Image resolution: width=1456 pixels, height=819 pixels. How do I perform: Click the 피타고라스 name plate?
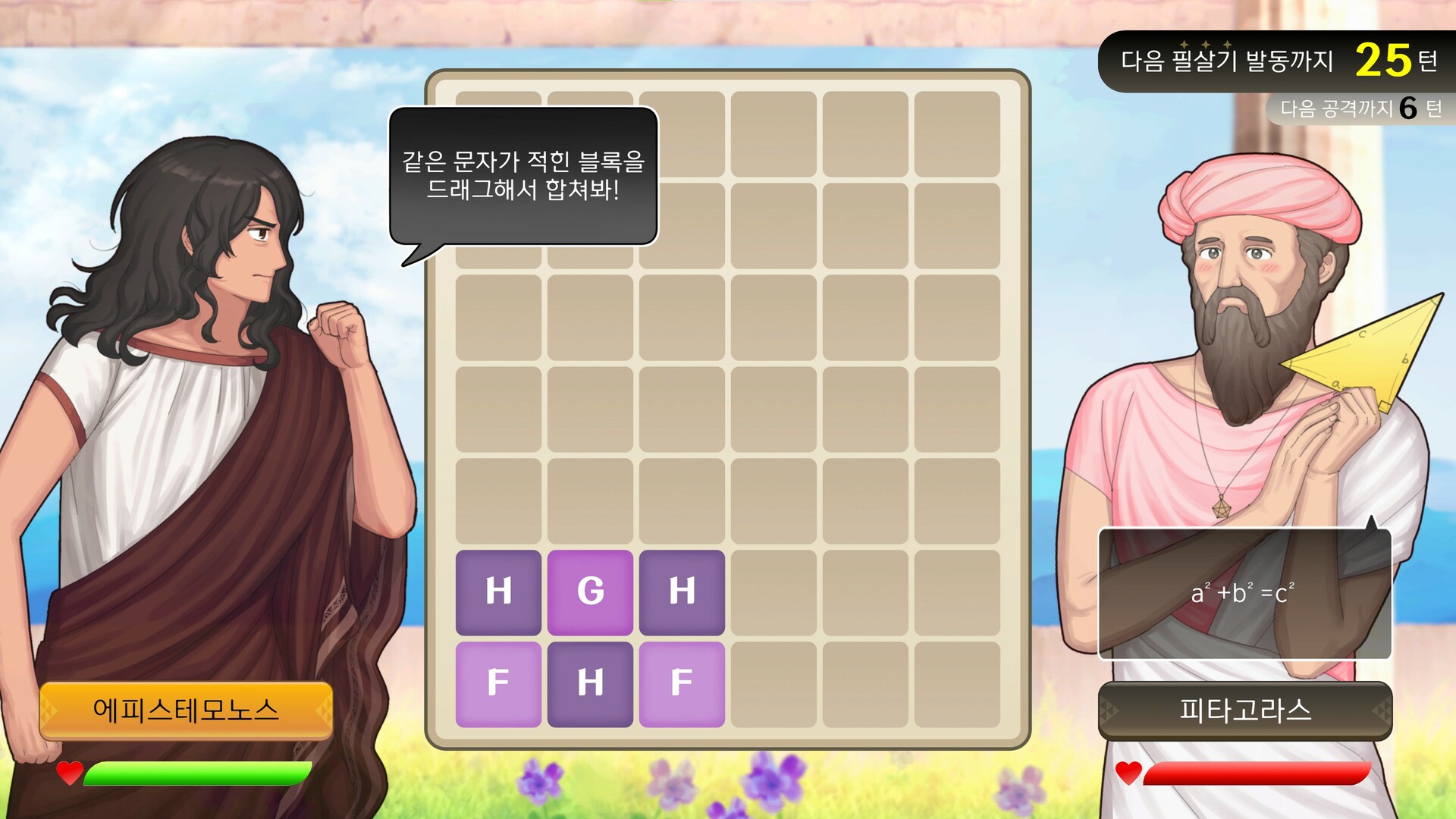click(x=1244, y=711)
